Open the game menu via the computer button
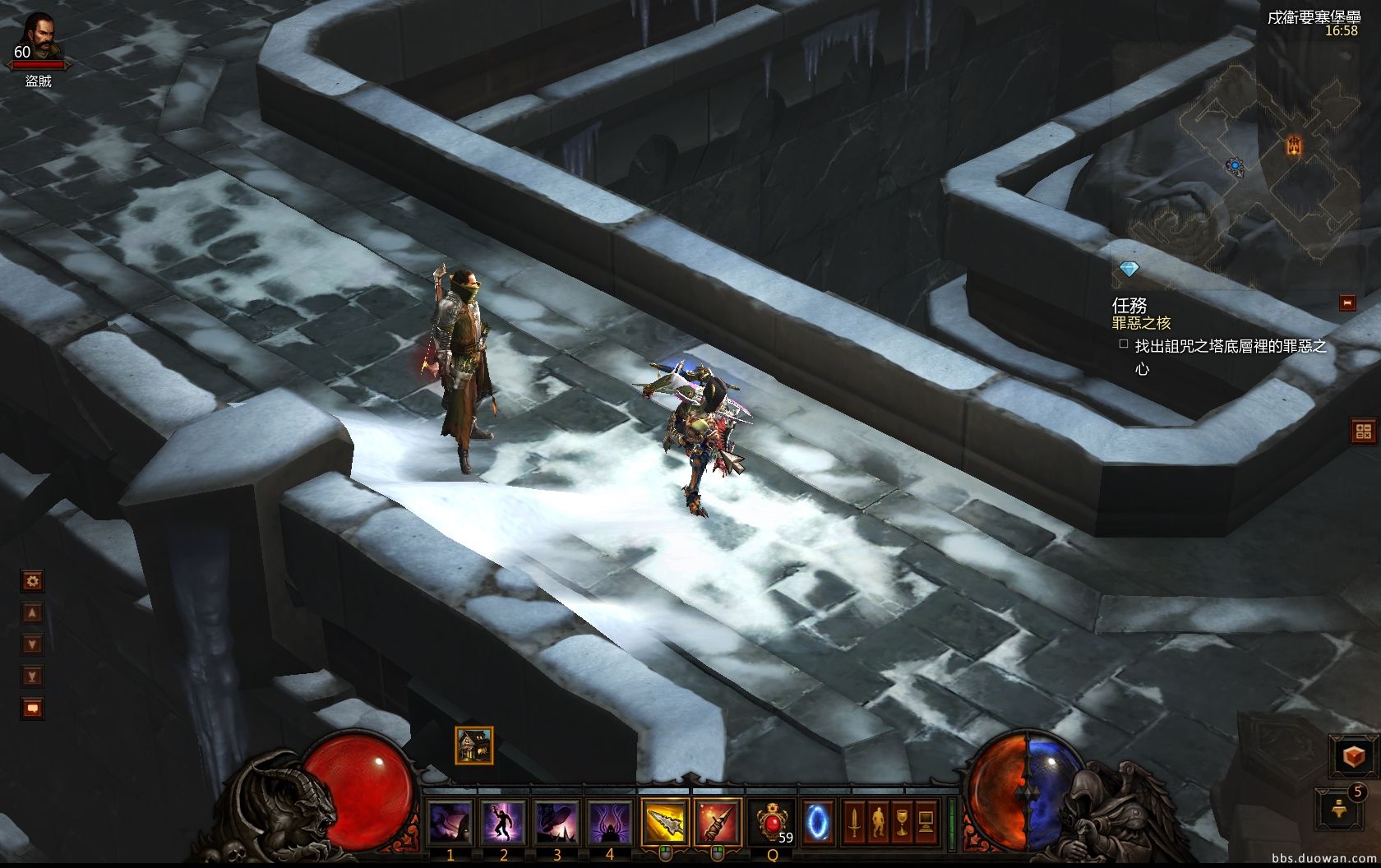1381x868 pixels. tap(926, 821)
